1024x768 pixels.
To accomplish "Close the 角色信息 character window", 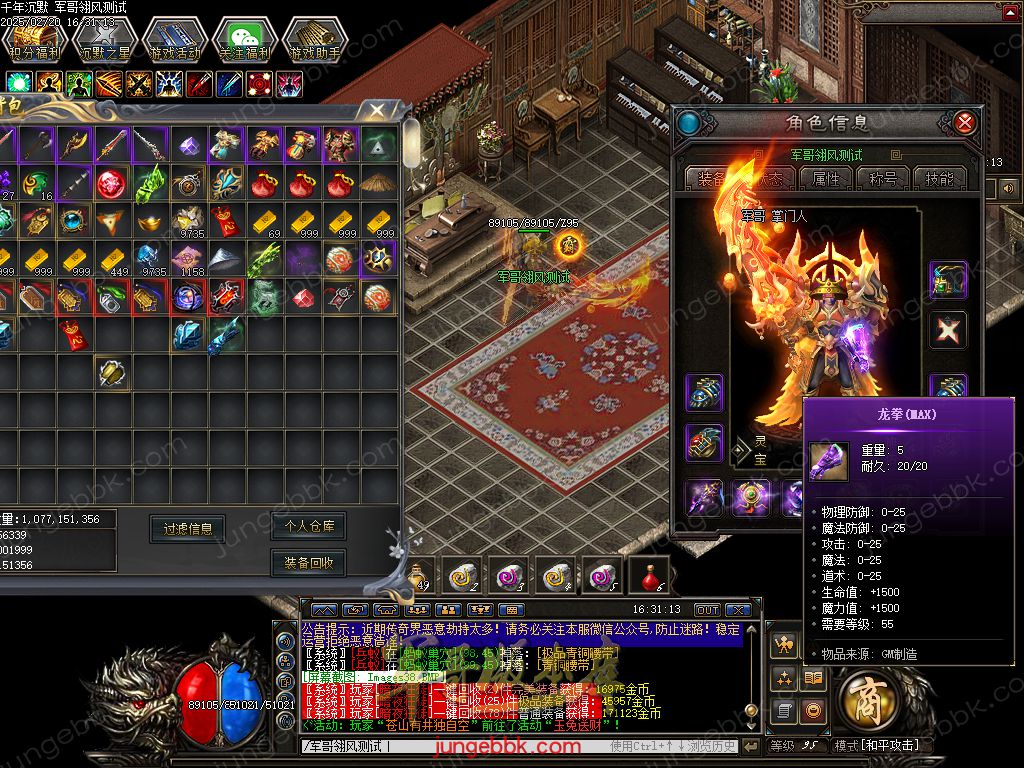I will [965, 123].
